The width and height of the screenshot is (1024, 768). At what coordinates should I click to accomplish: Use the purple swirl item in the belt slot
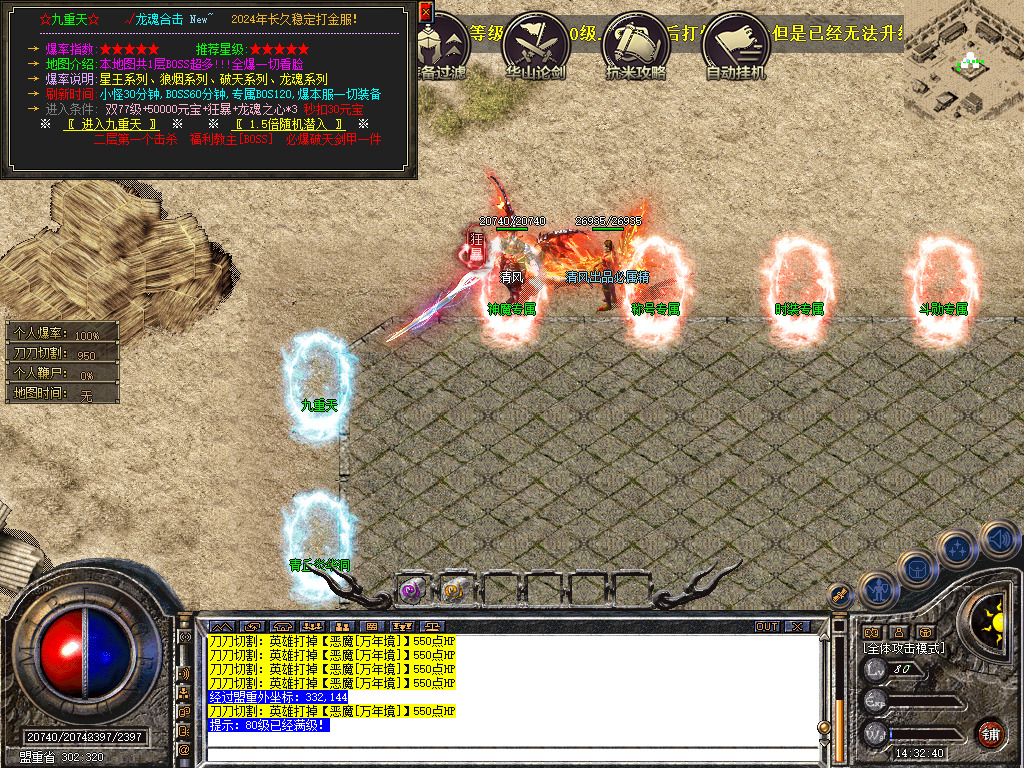412,590
